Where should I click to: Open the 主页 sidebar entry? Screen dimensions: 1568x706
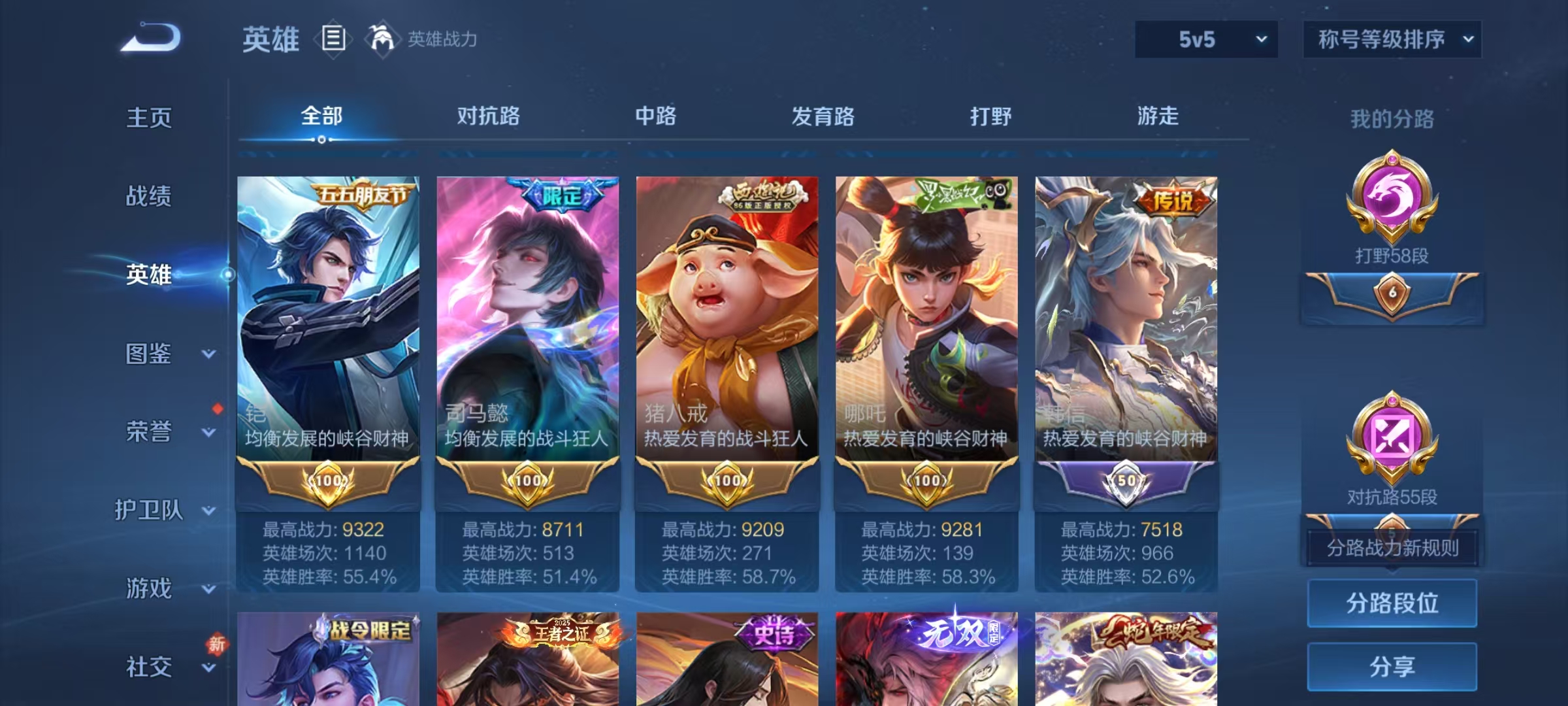[x=150, y=116]
